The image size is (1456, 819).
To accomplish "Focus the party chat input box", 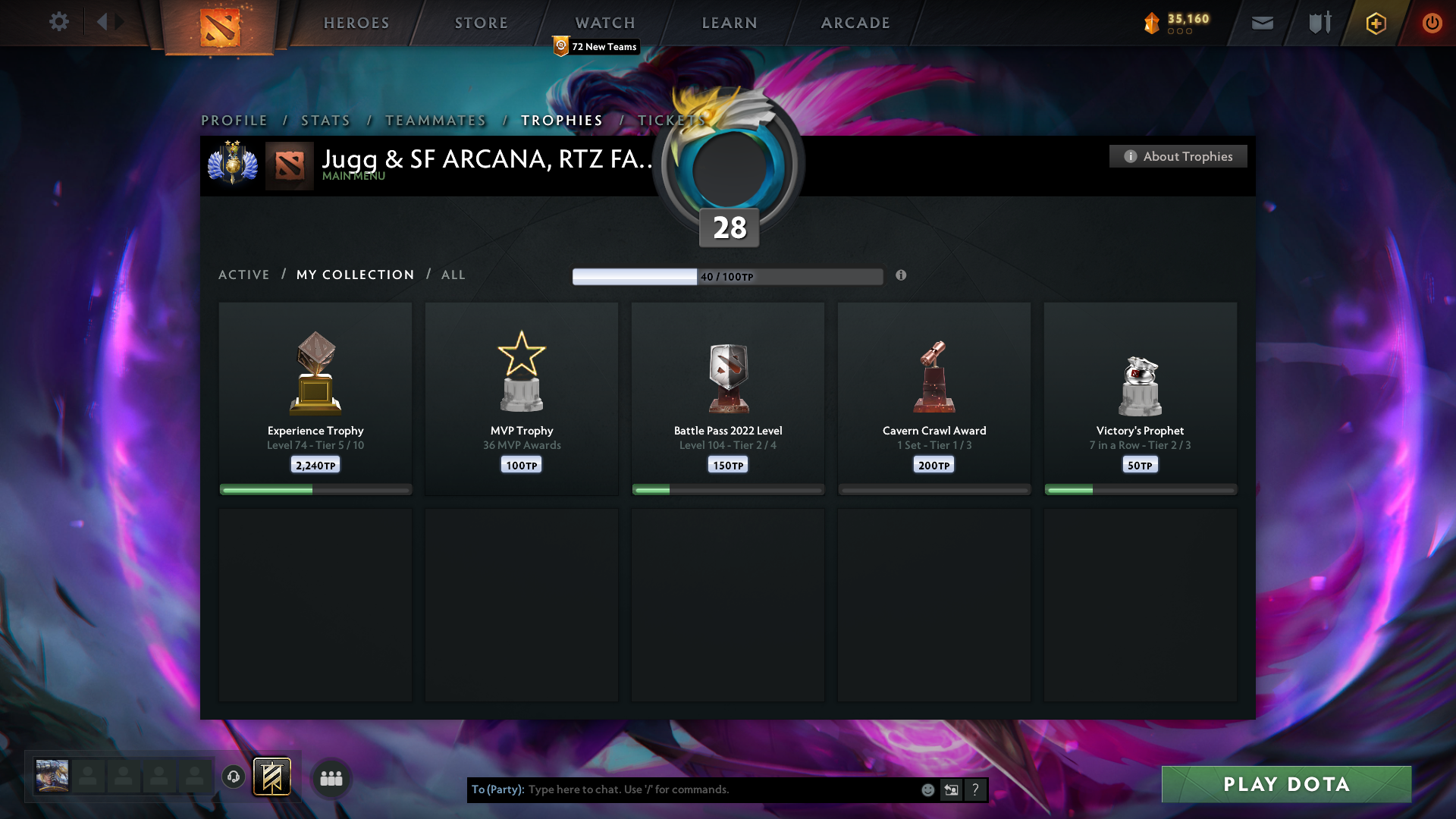I will coord(720,789).
